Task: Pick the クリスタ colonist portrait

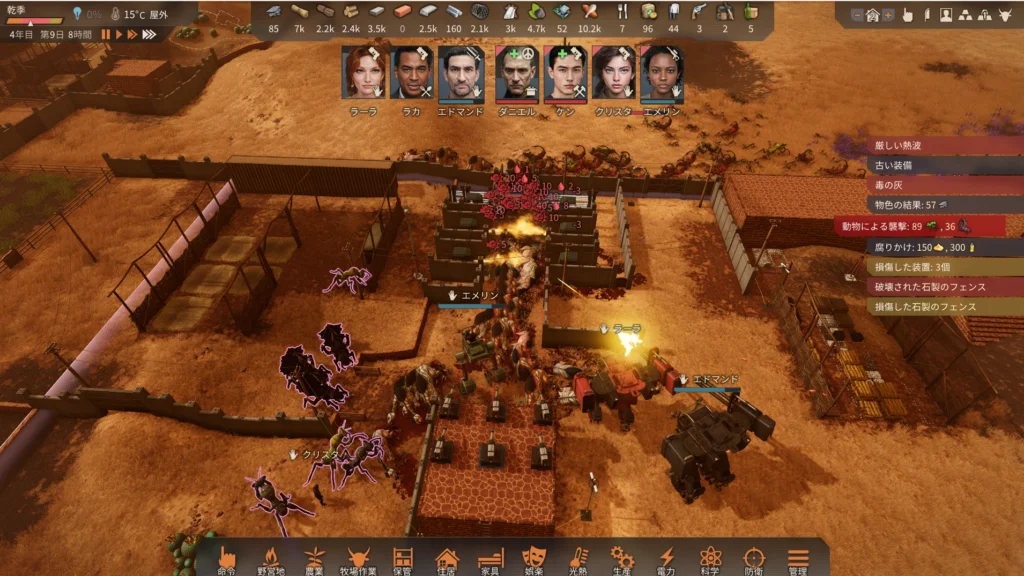Action: click(613, 73)
